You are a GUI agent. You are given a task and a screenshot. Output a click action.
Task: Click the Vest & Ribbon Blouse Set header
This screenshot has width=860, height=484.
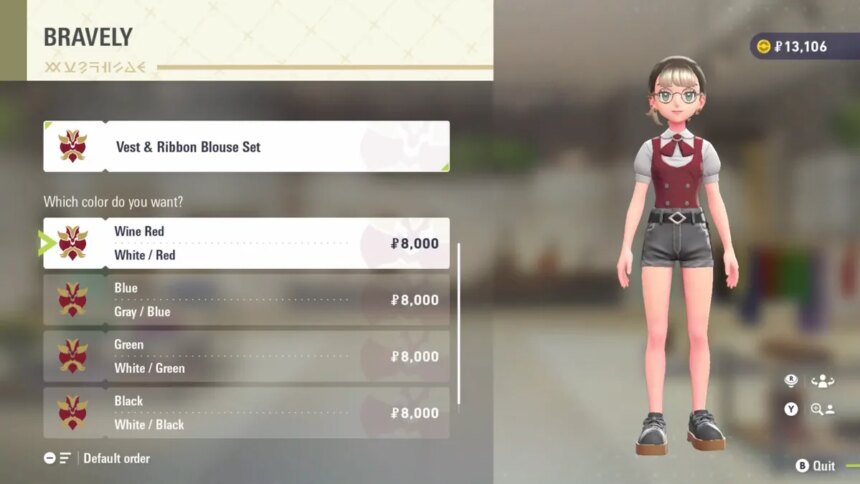point(246,146)
